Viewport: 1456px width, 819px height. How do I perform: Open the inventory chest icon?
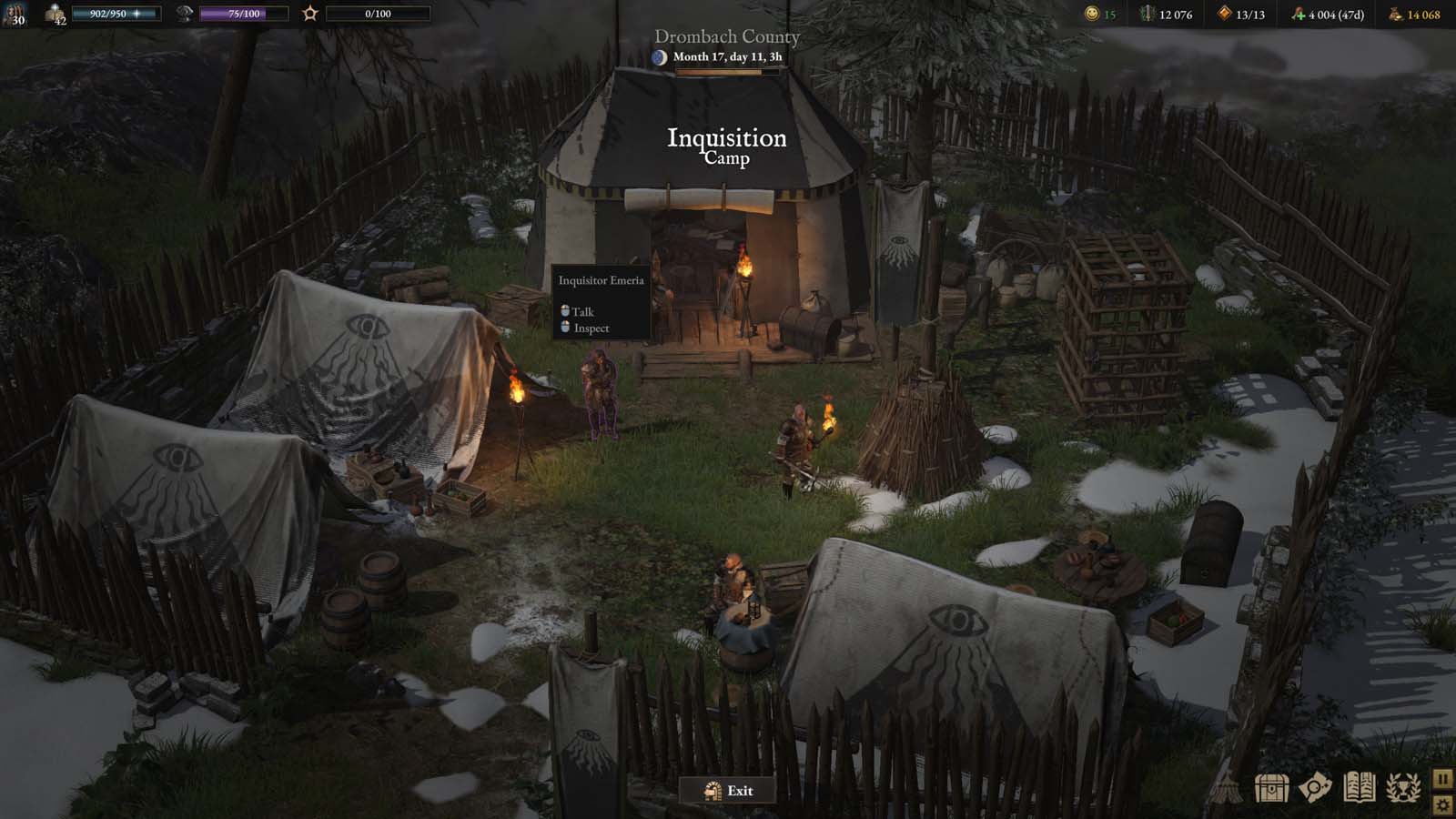1271,789
